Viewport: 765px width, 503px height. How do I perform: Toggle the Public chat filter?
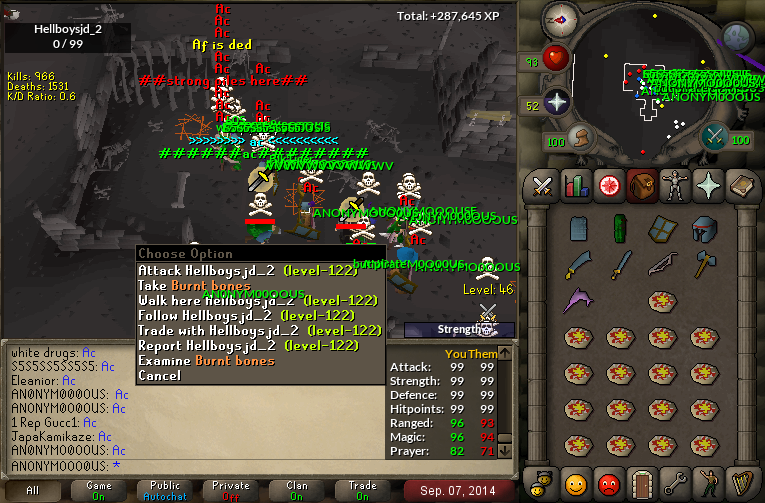[x=168, y=490]
